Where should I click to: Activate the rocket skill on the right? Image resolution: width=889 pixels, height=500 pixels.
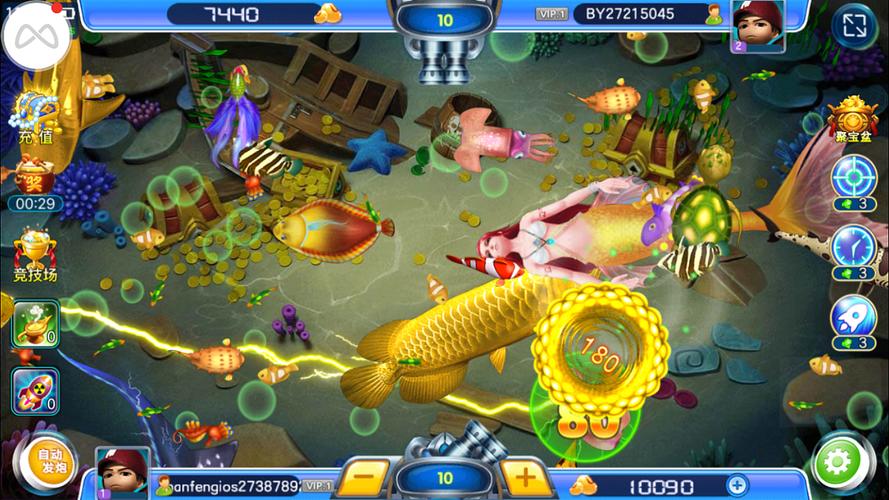click(x=853, y=318)
